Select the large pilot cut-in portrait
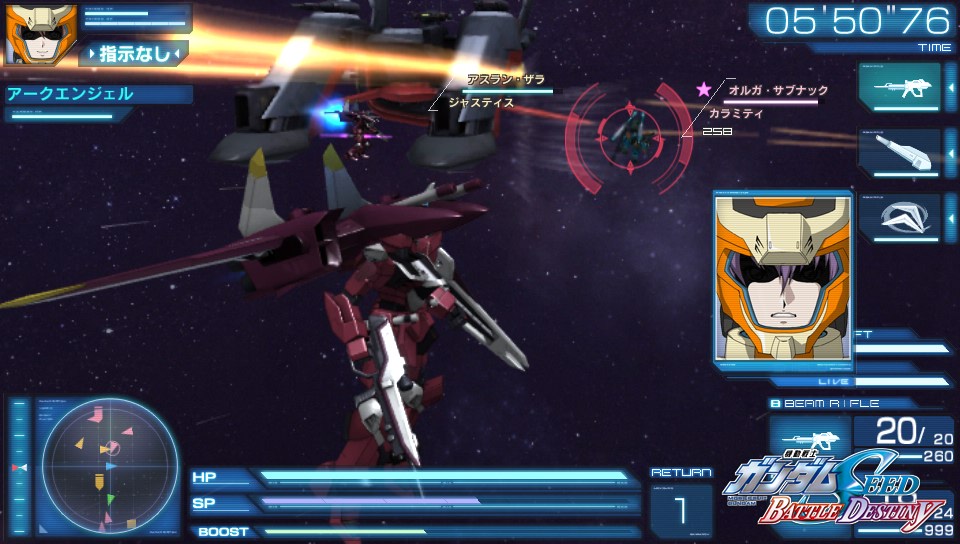The height and width of the screenshot is (544, 960). click(782, 277)
